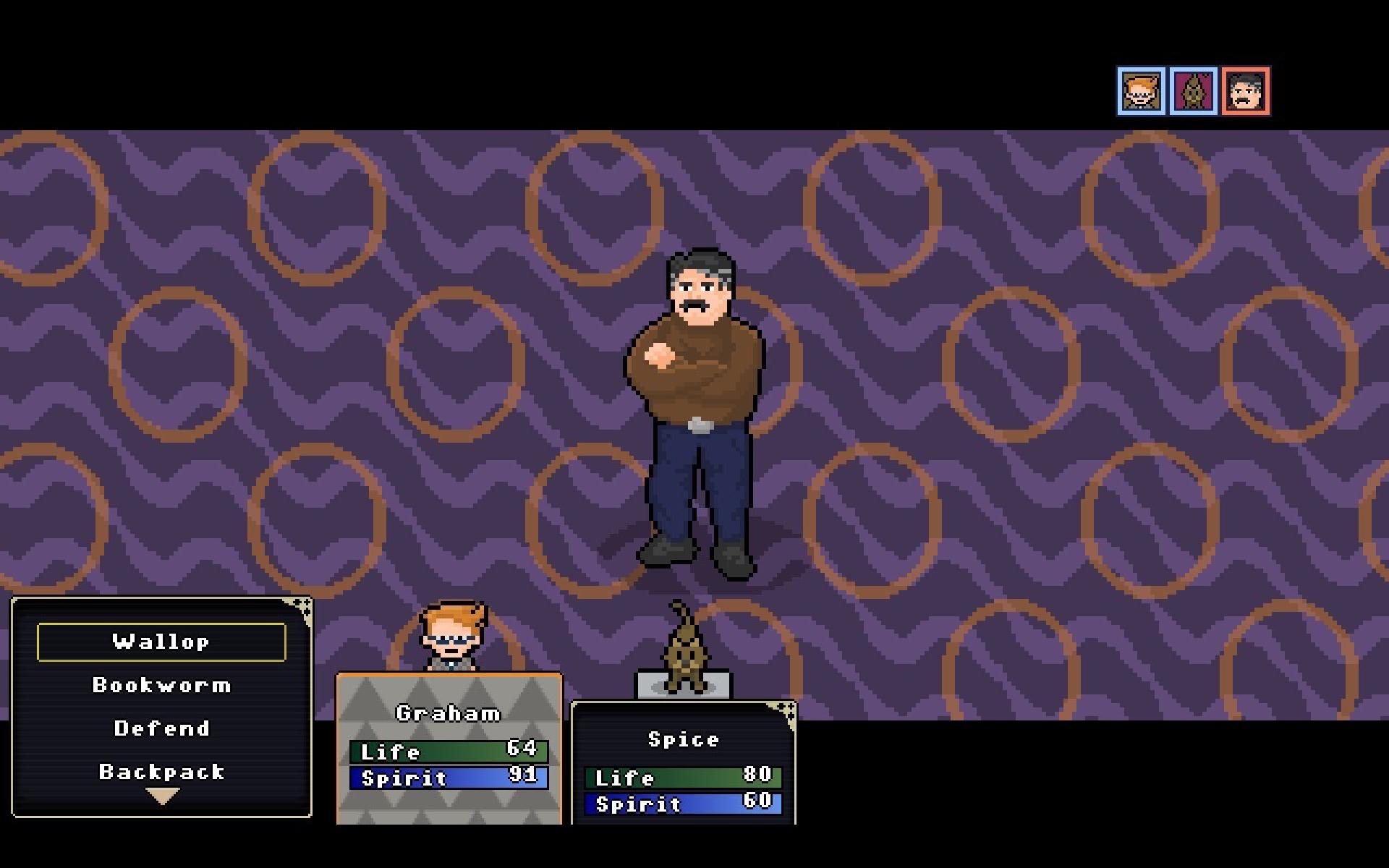Click Graham's turn order portrait
Screen dimensions: 1389x868
click(1141, 92)
